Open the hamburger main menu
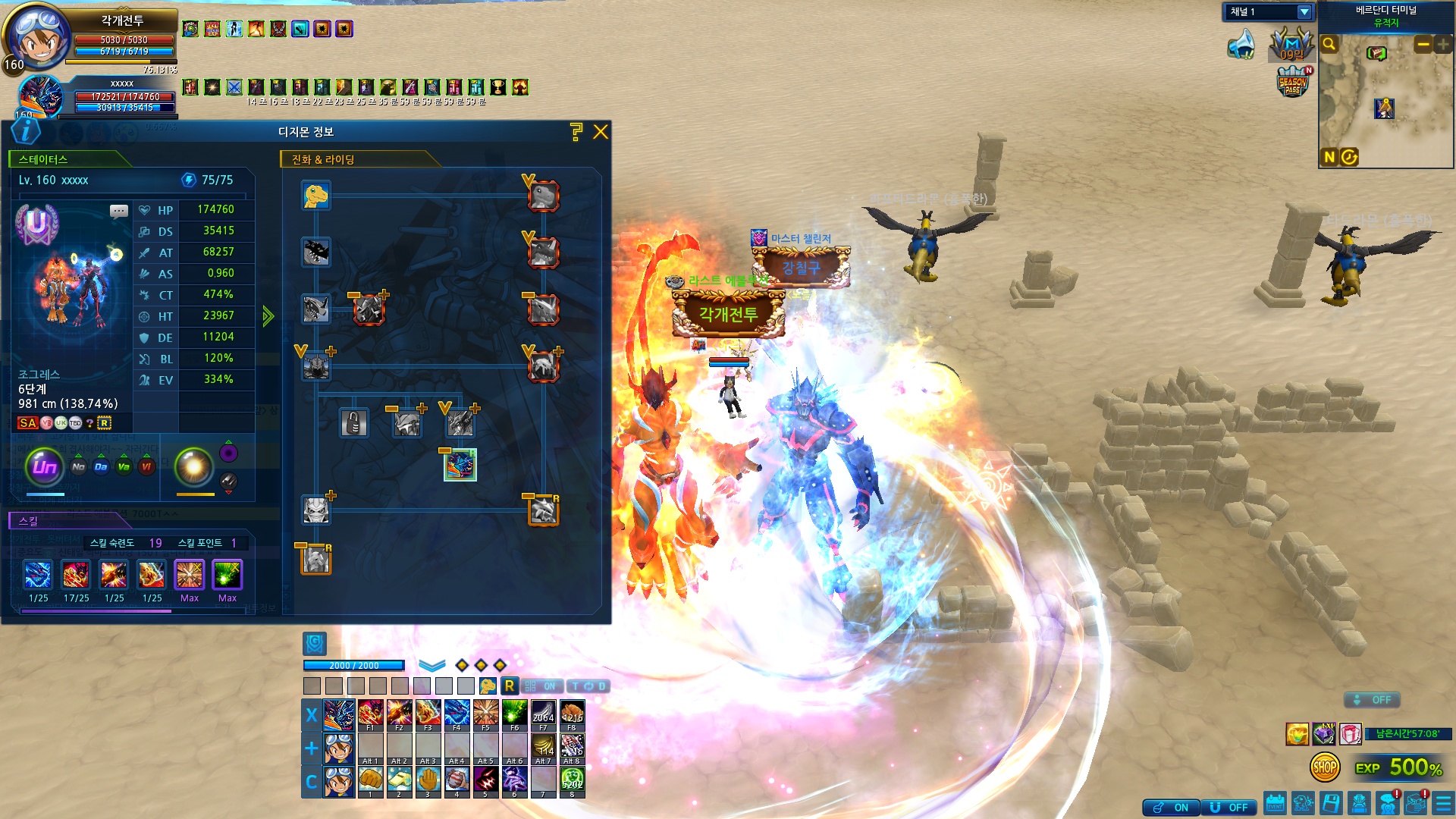This screenshot has width=1456, height=819. coord(1444,803)
